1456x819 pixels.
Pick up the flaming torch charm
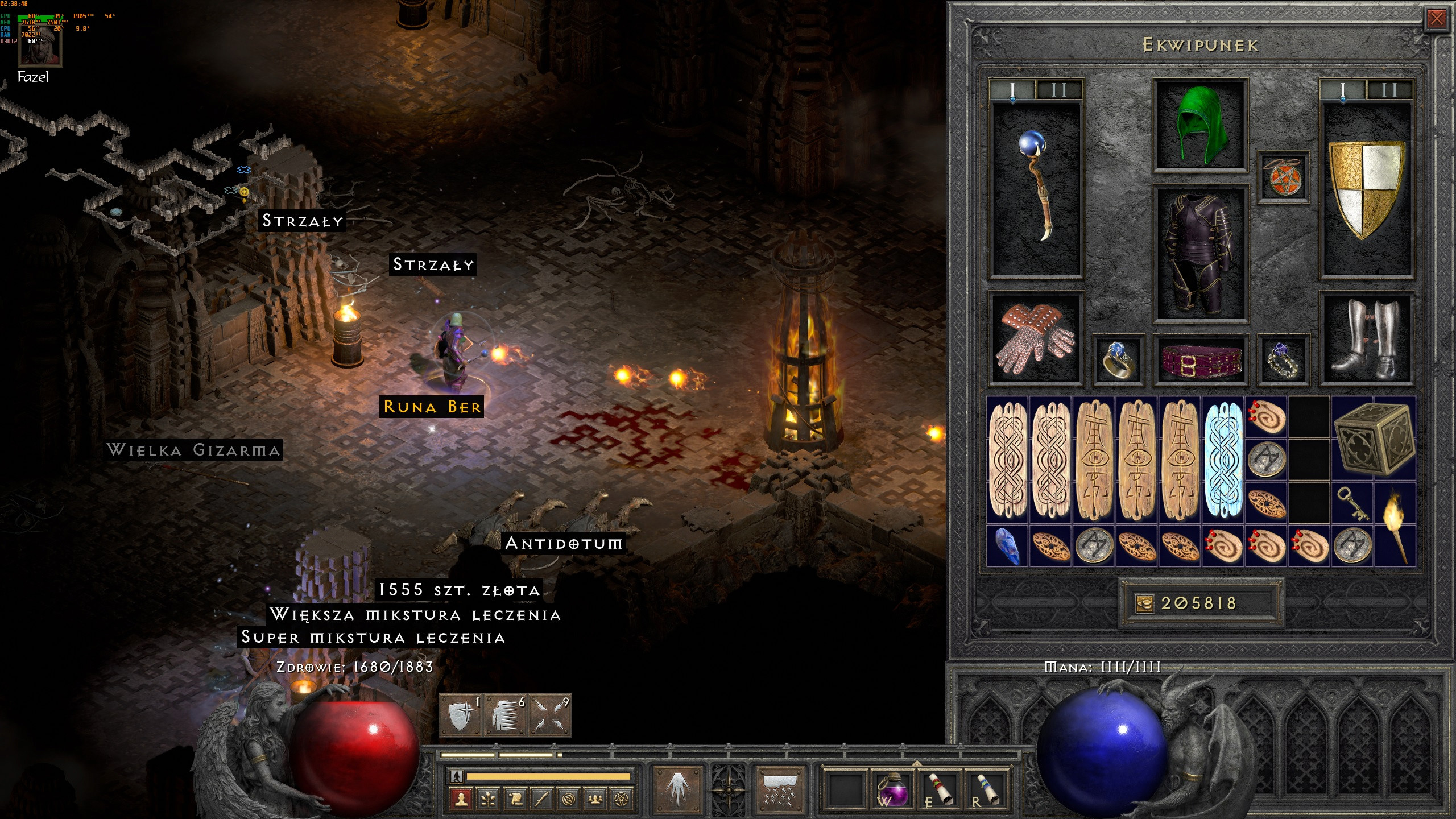[x=1395, y=524]
